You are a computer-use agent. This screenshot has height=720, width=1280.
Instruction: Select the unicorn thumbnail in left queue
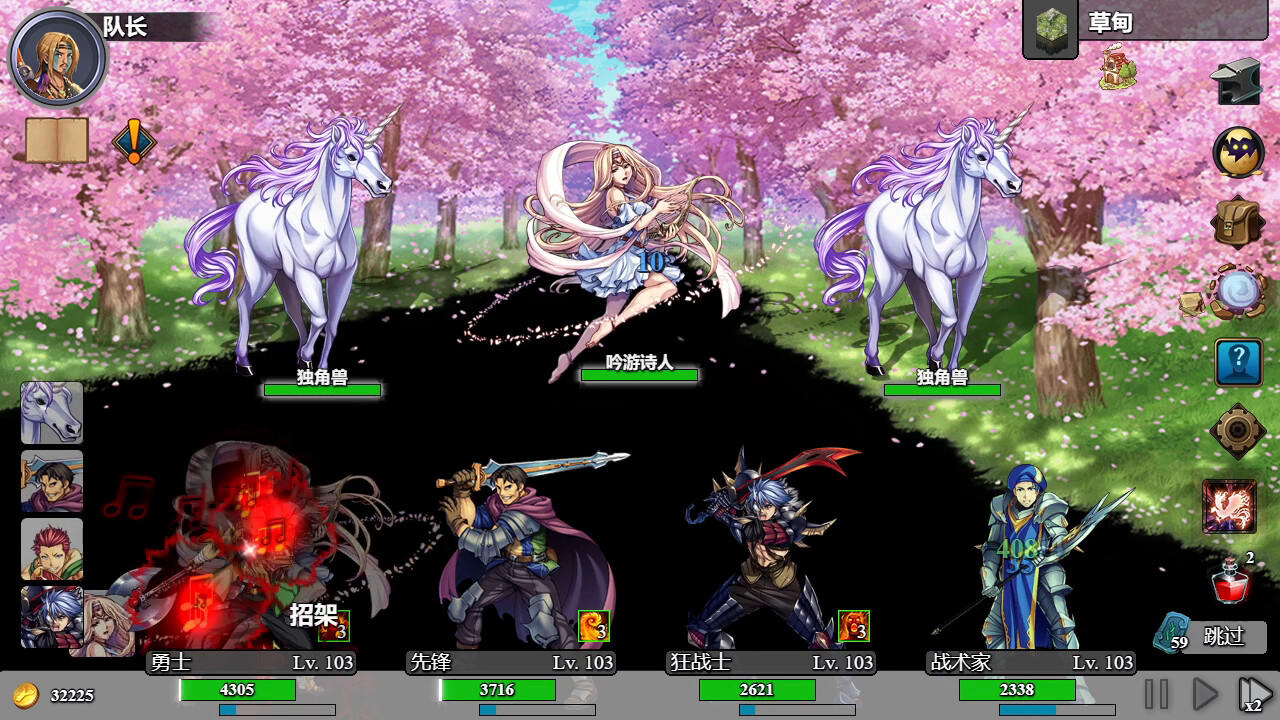click(x=51, y=415)
